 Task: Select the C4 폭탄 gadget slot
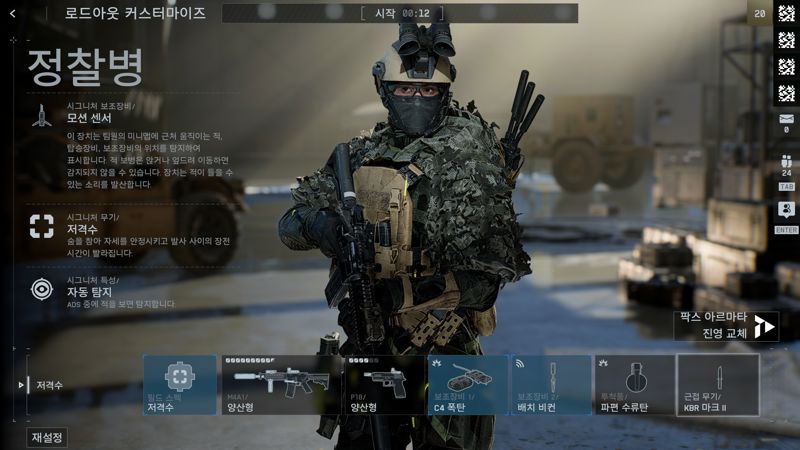point(468,385)
